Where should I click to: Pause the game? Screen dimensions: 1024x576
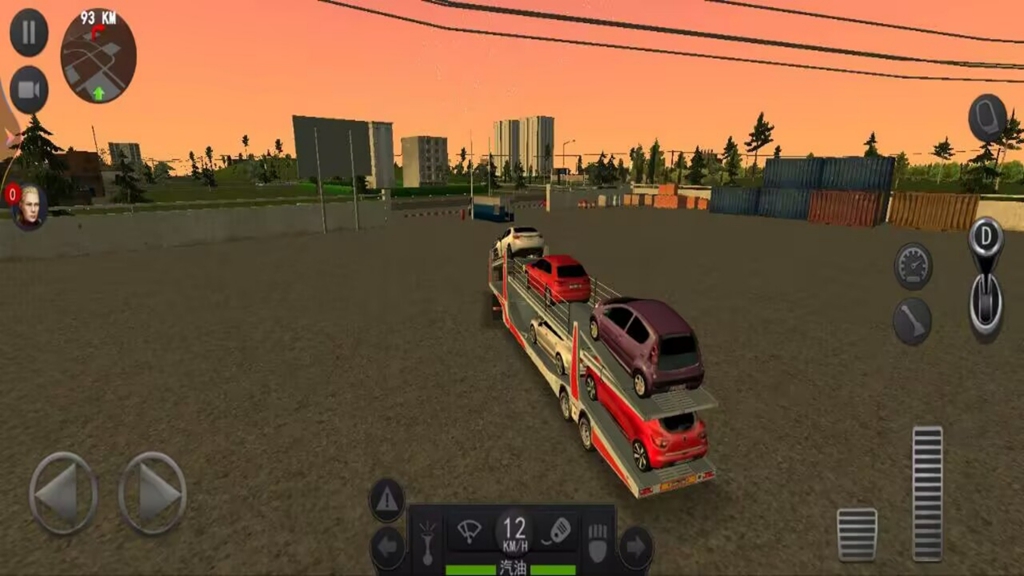(29, 32)
